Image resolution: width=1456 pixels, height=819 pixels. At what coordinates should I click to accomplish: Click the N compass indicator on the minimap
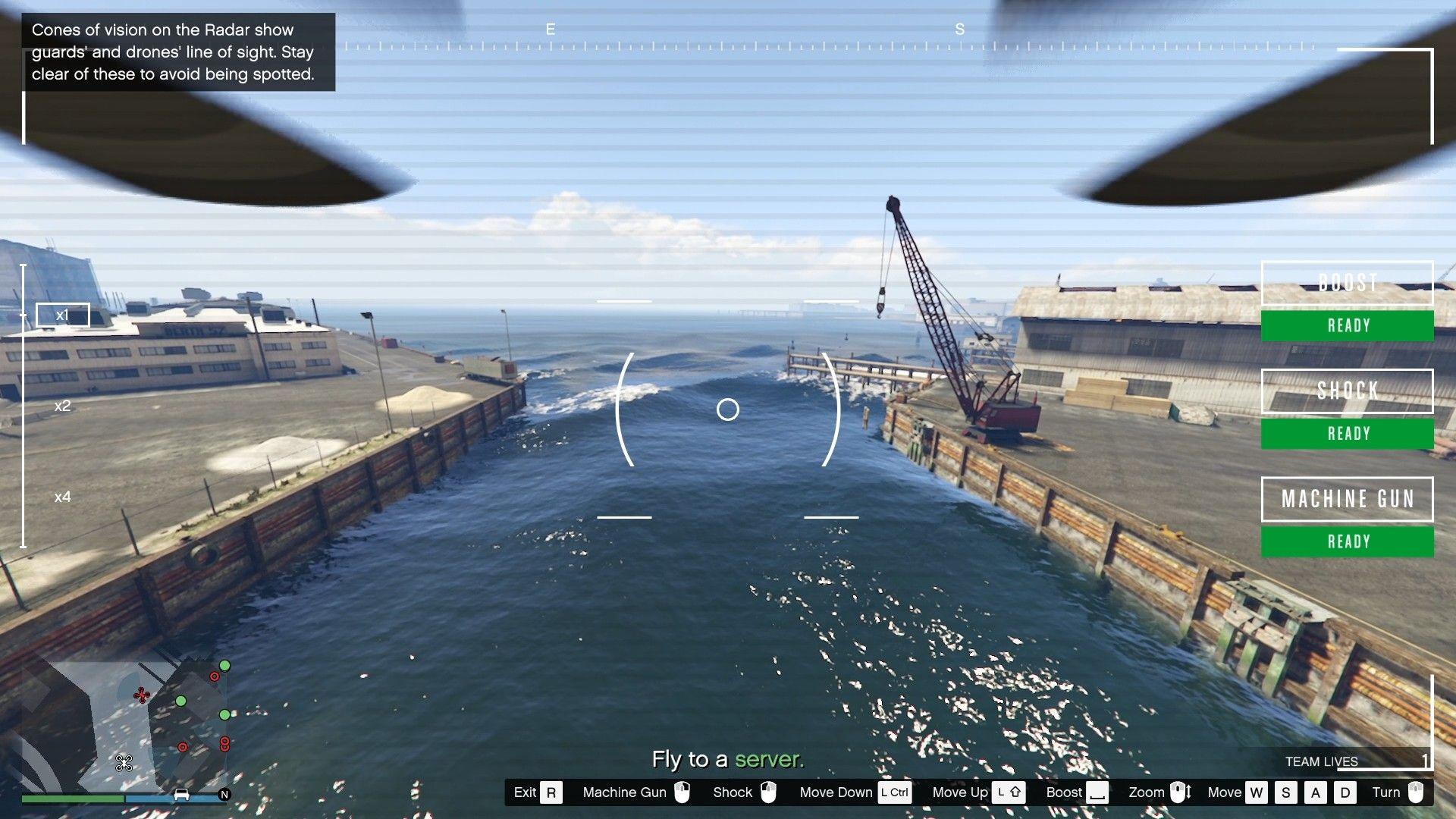click(224, 793)
